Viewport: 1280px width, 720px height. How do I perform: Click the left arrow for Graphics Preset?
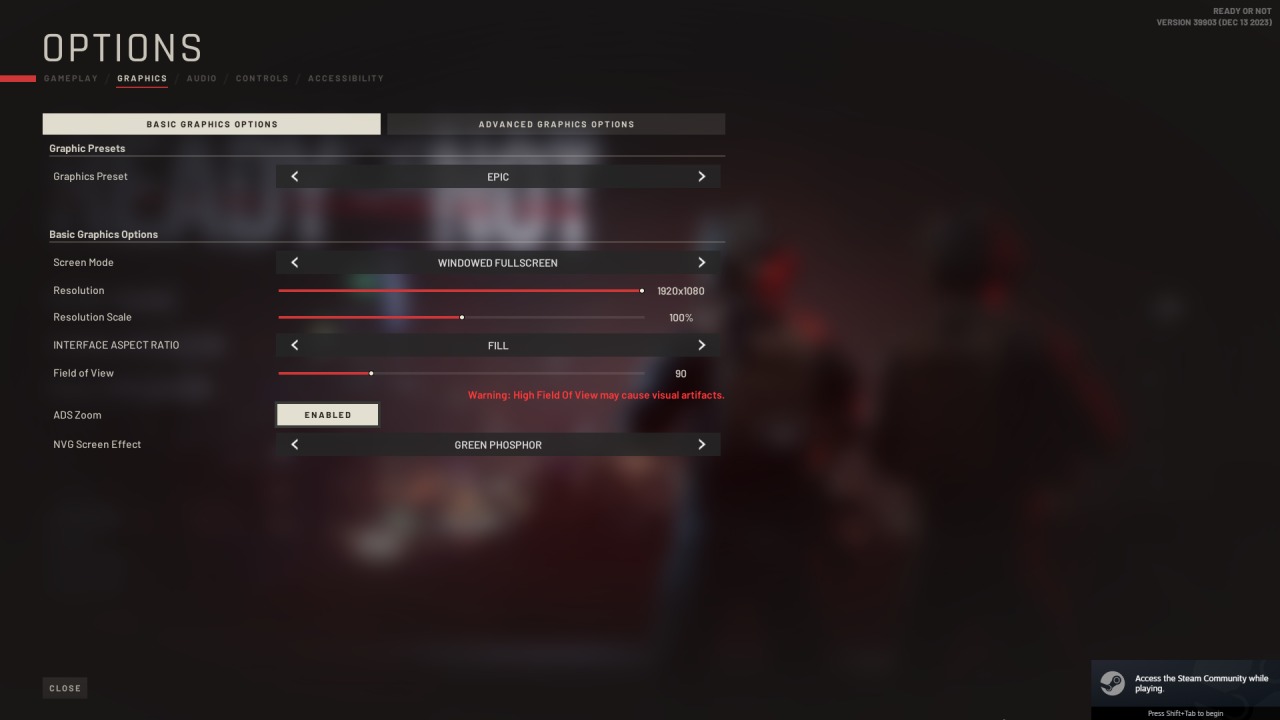(294, 176)
